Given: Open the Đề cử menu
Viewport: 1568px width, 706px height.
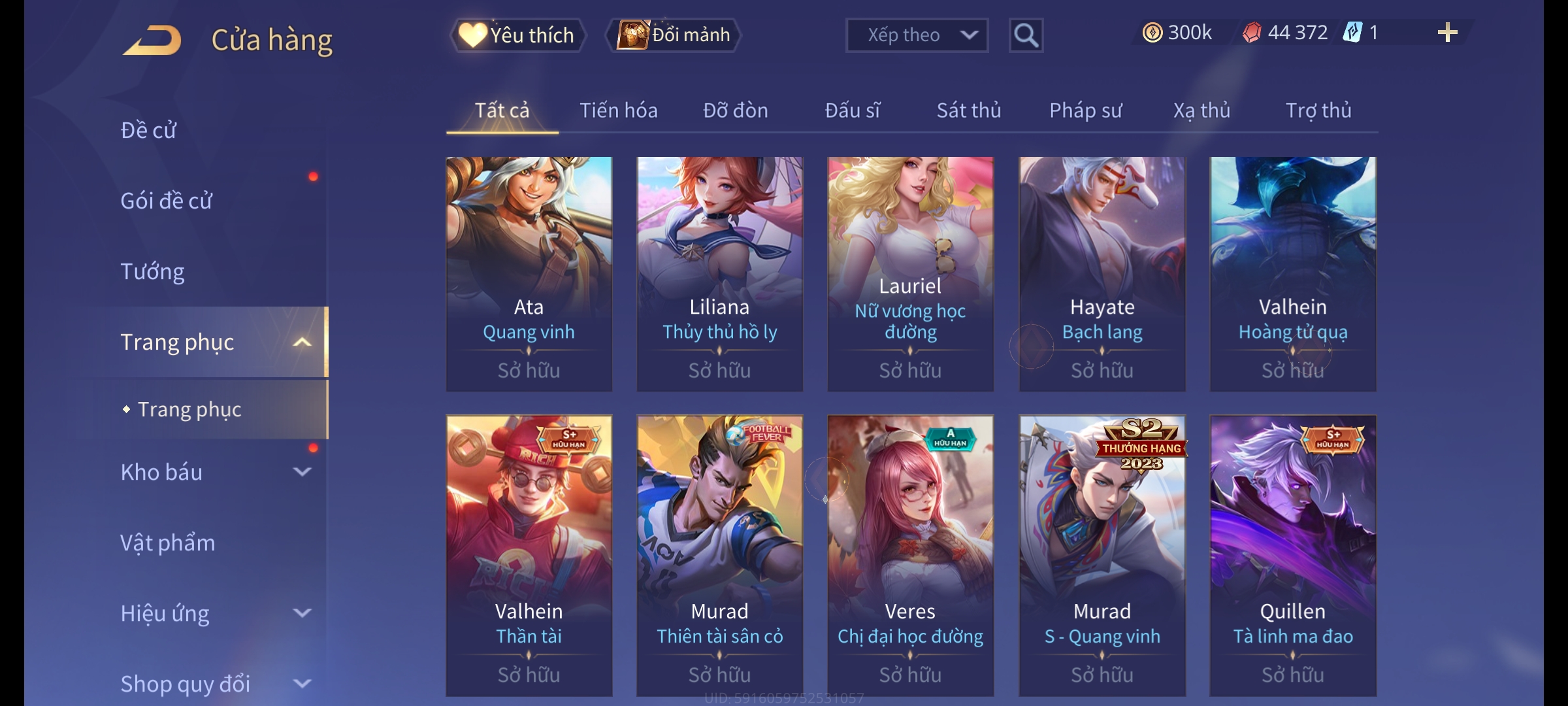Looking at the screenshot, I should (x=149, y=130).
